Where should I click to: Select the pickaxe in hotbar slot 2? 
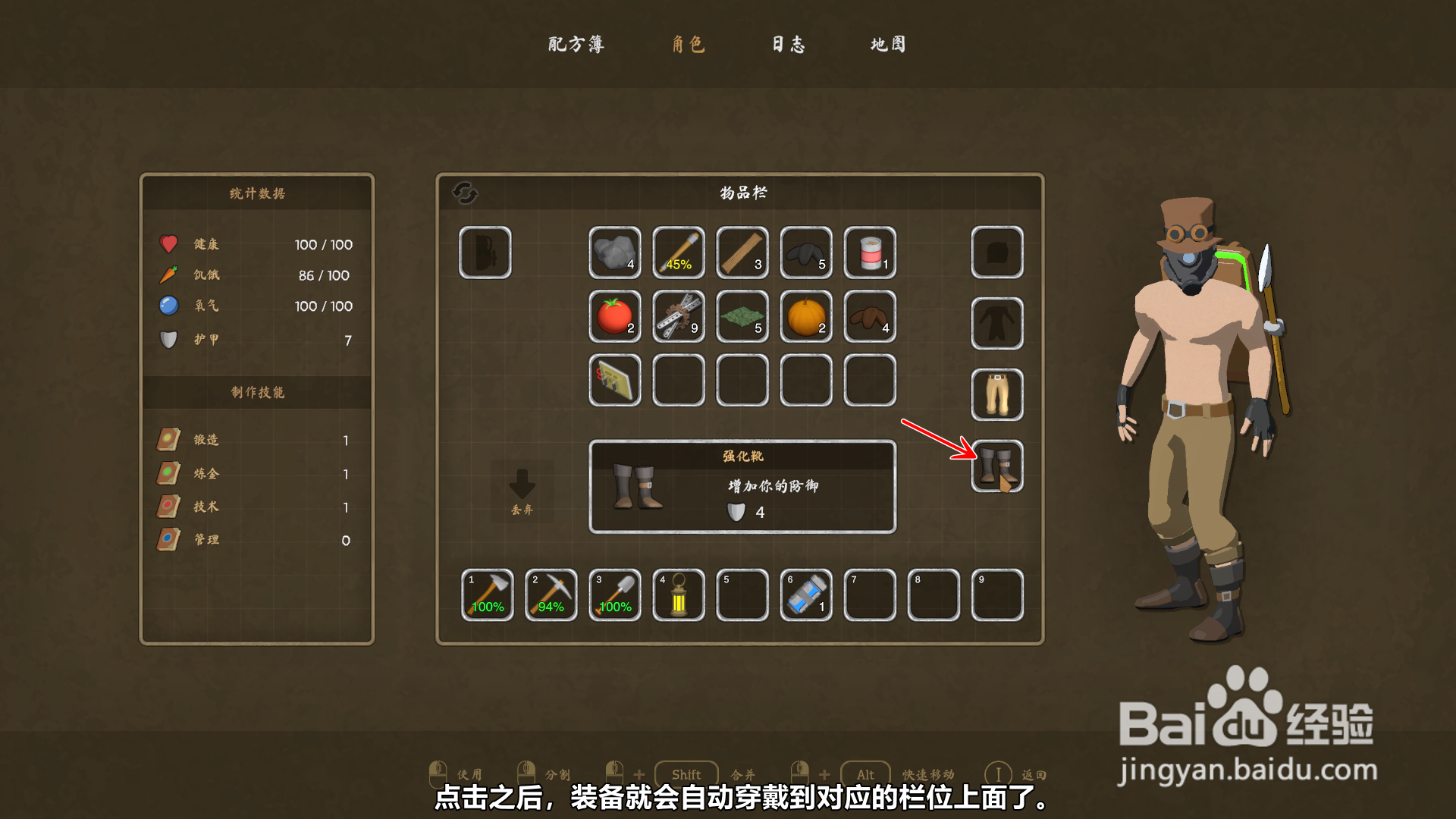551,595
